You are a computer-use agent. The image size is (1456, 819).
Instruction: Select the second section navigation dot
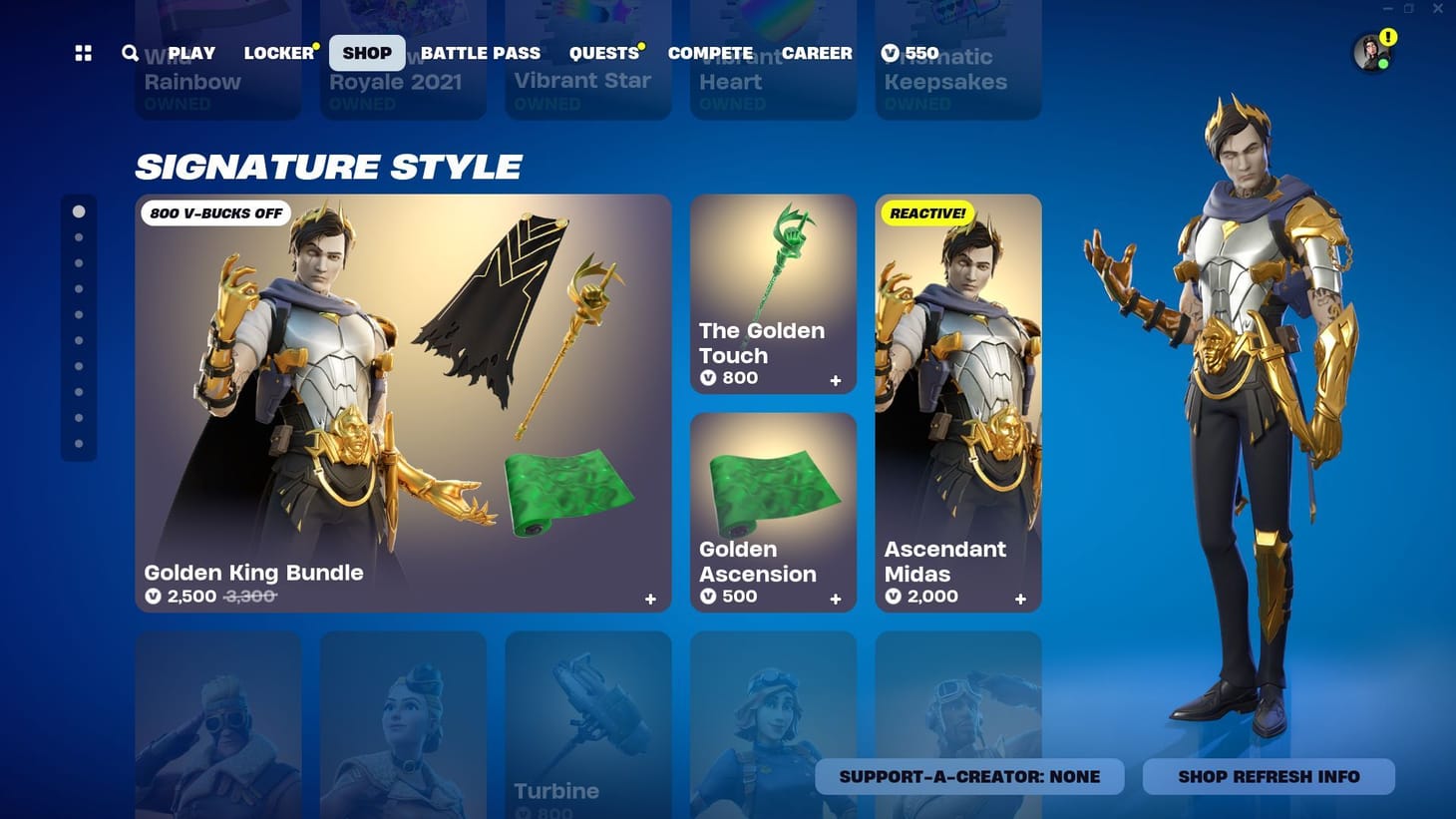coord(79,236)
